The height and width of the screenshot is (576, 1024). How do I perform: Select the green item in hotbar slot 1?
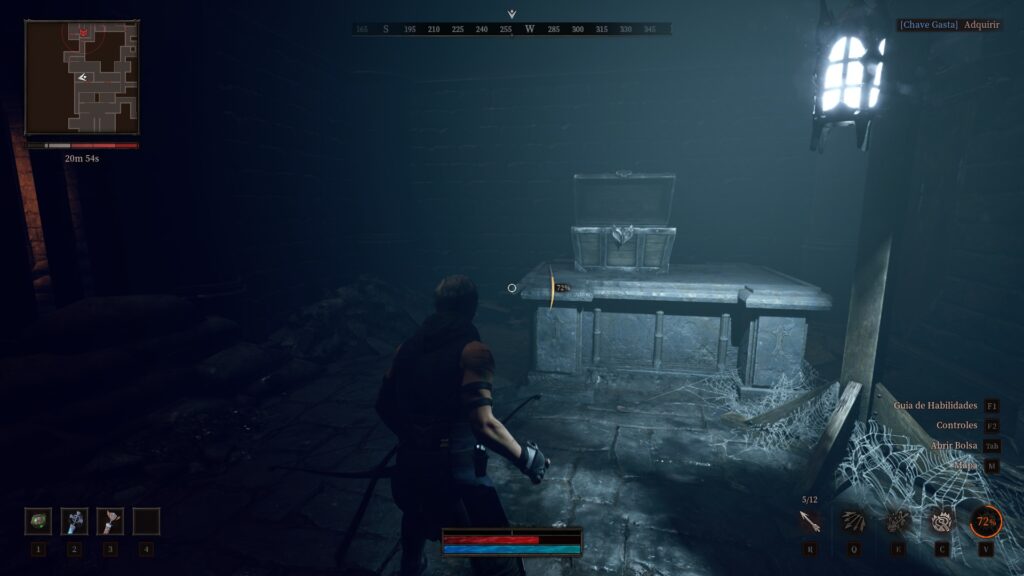pos(38,521)
